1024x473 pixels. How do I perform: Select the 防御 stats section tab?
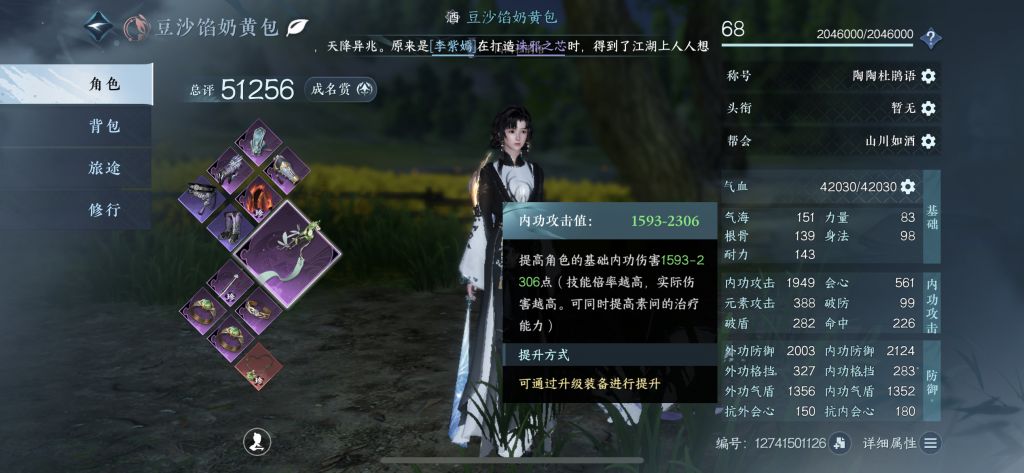click(x=932, y=376)
